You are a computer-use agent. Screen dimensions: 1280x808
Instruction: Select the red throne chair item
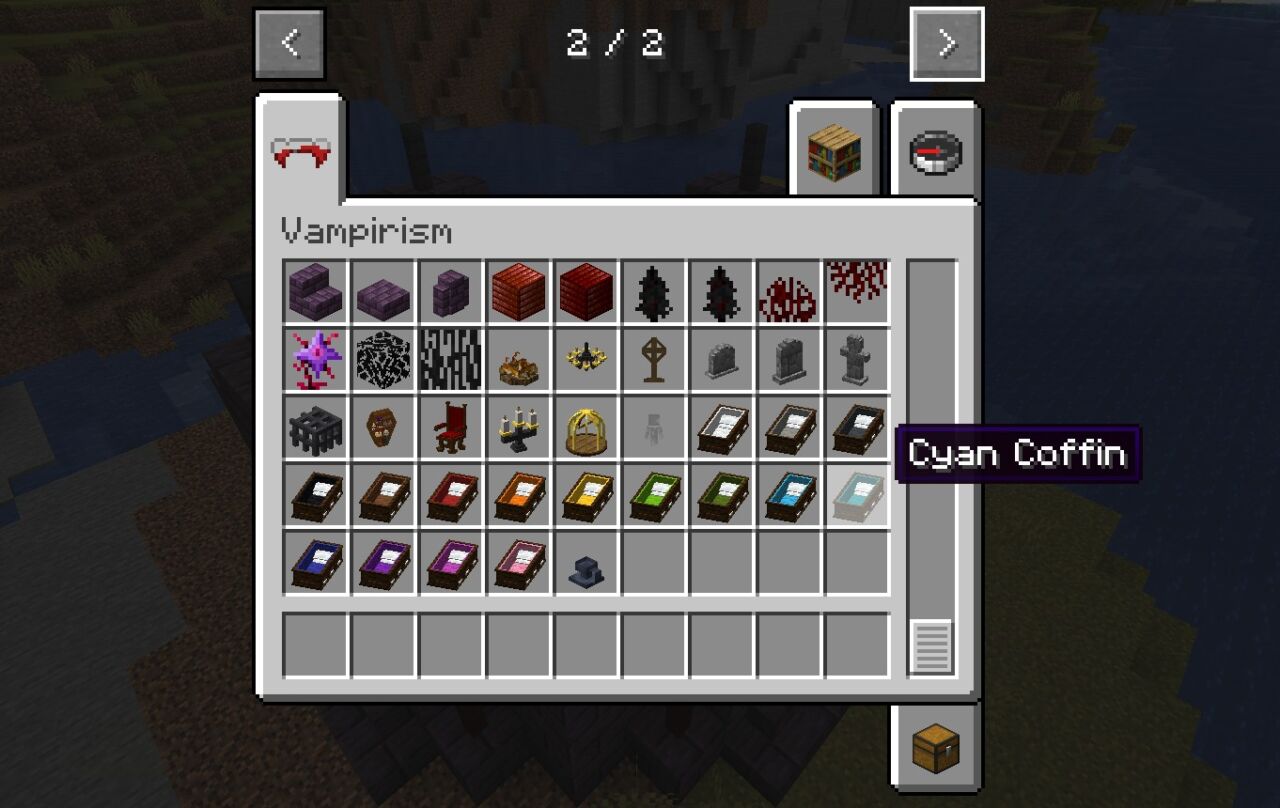(450, 428)
